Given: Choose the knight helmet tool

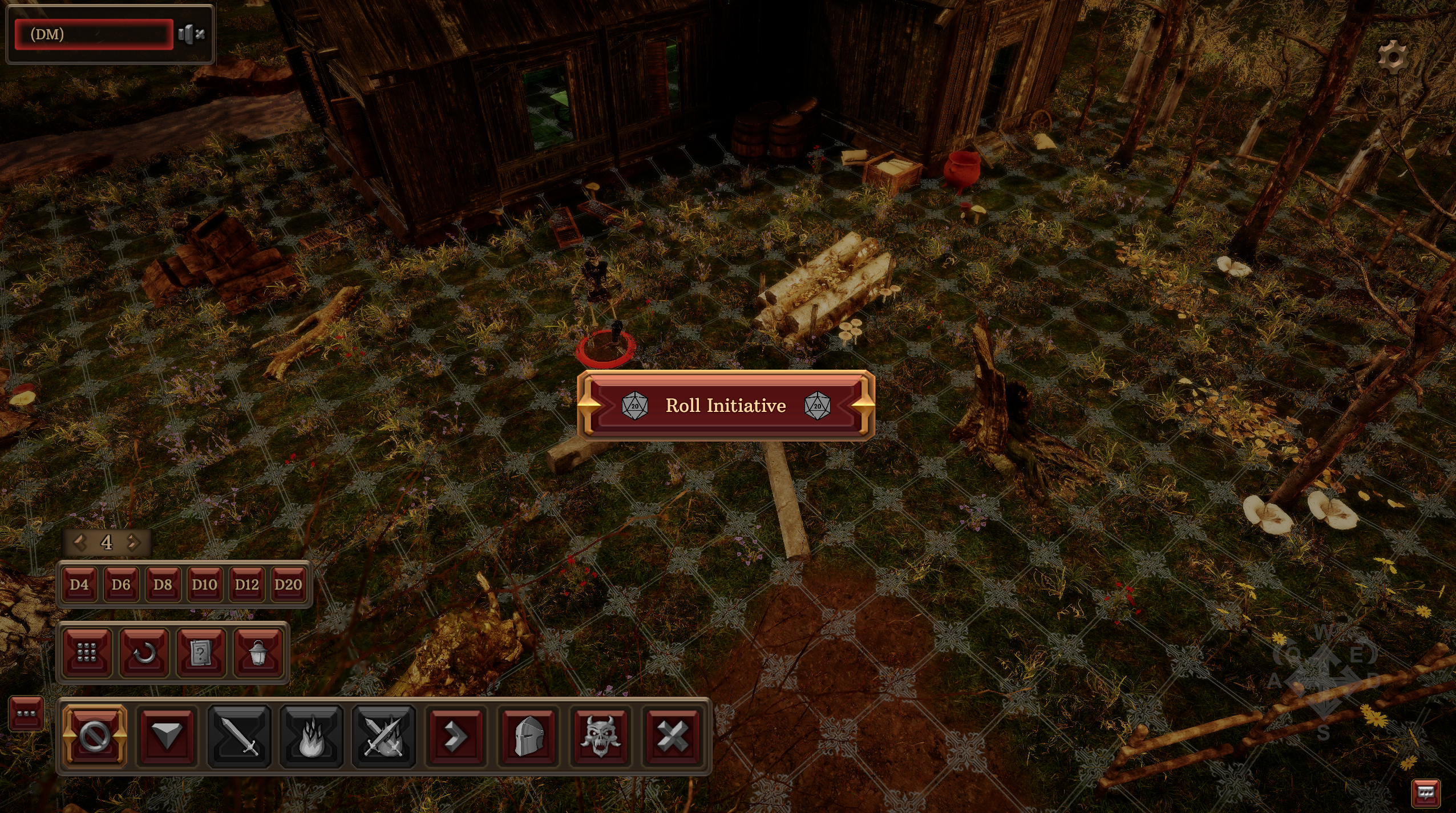Looking at the screenshot, I should 528,736.
